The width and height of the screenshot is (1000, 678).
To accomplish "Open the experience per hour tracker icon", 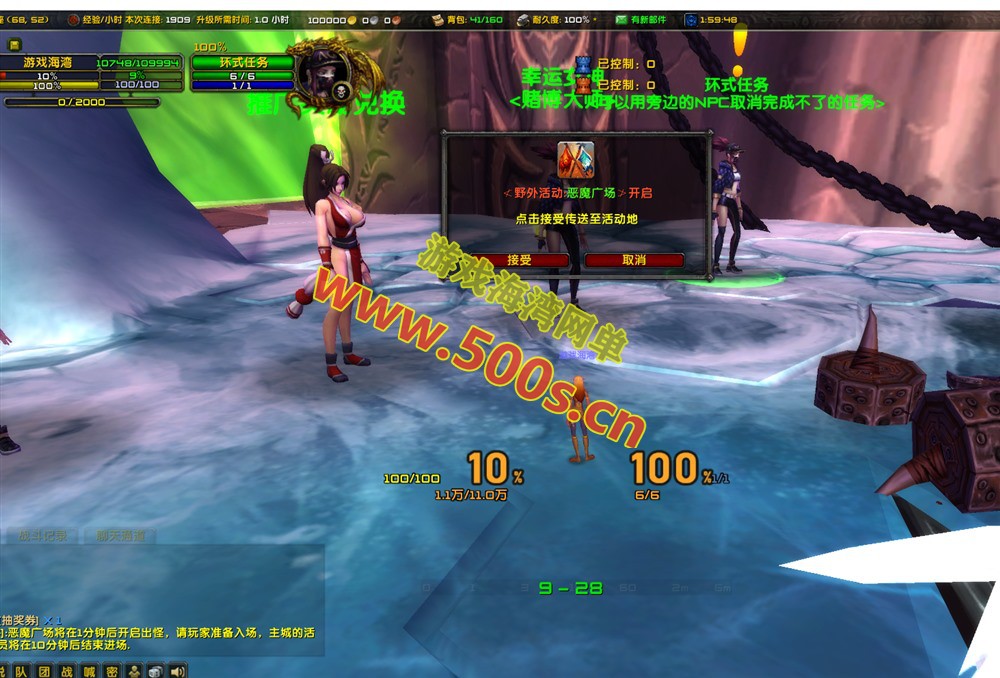I will (73, 19).
